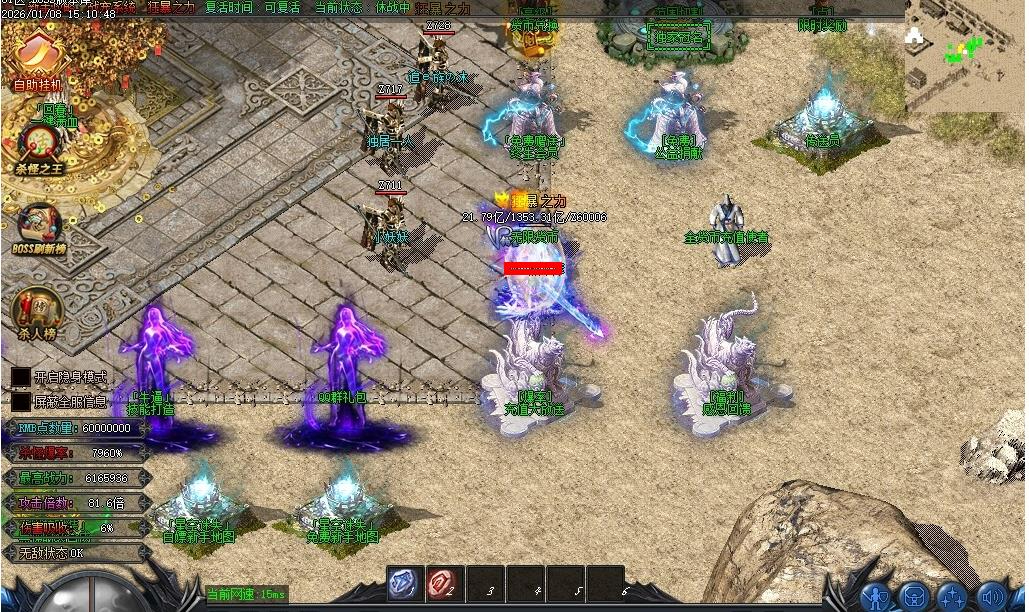Toggle the 屏蔽全服信息 checkbox
The image size is (1029, 612).
tap(20, 401)
